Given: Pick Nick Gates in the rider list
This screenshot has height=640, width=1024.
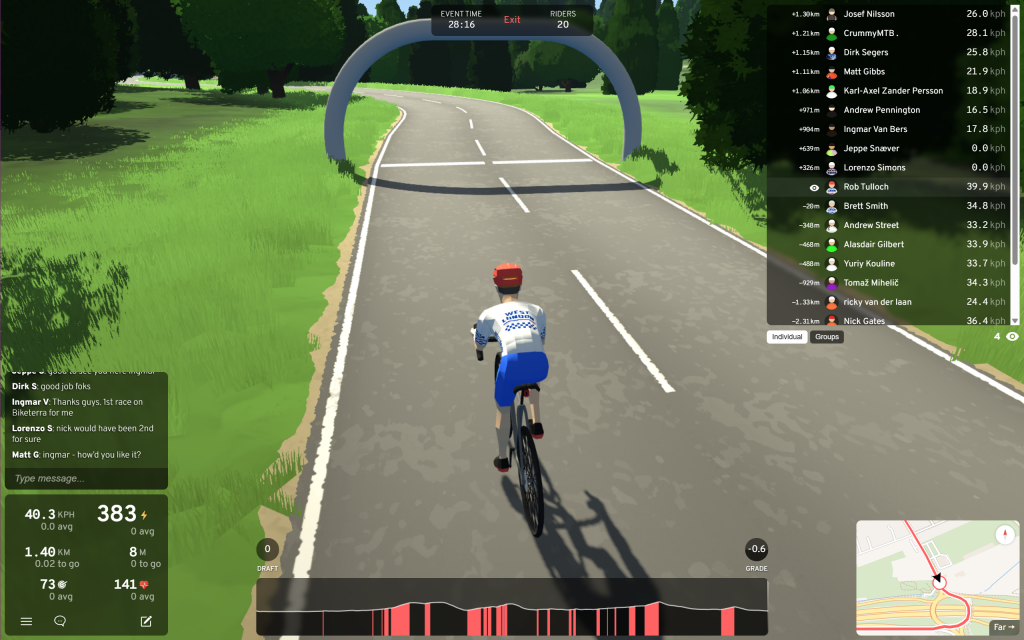Looking at the screenshot, I should point(865,320).
